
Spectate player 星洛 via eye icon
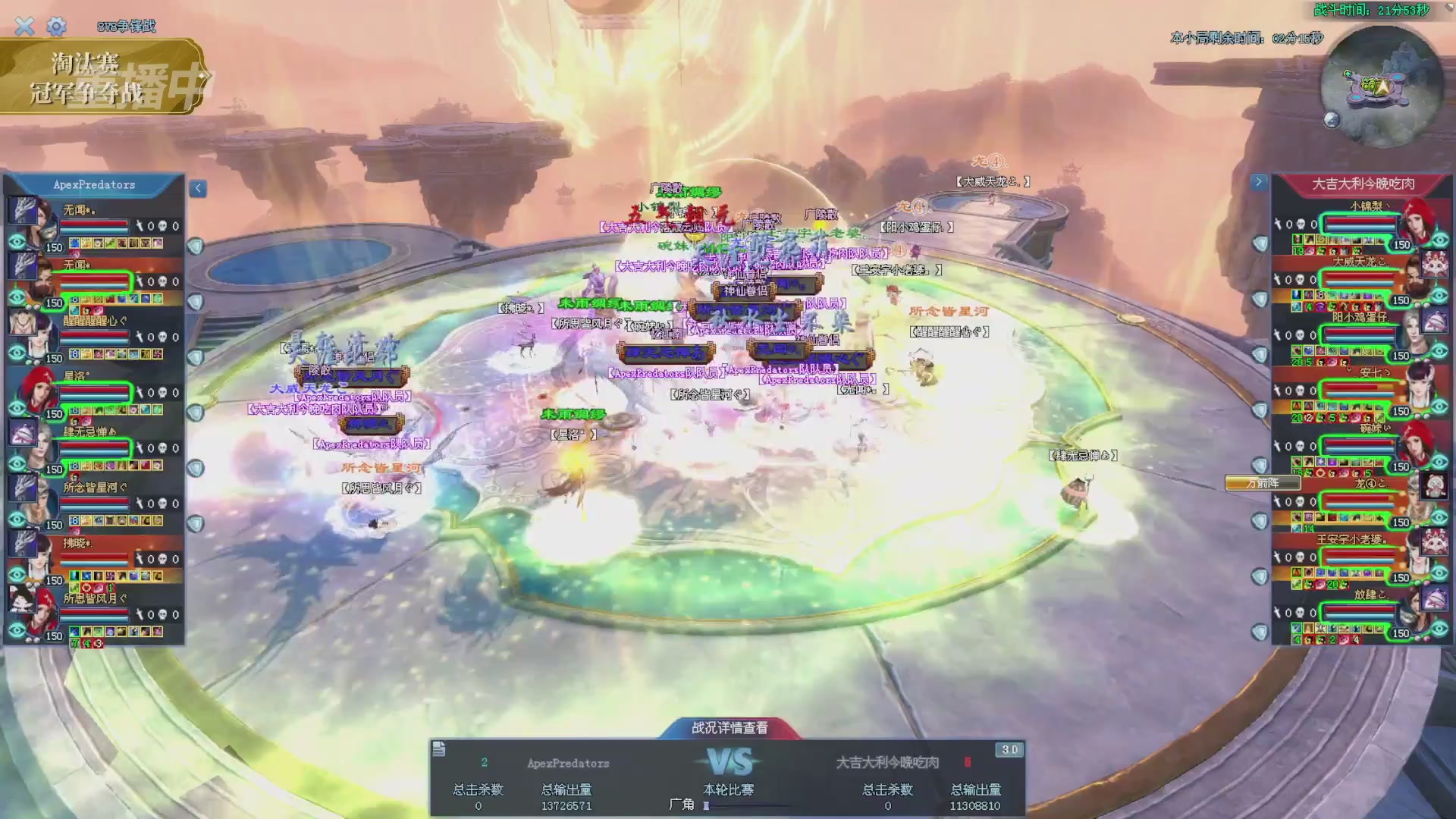(x=17, y=409)
